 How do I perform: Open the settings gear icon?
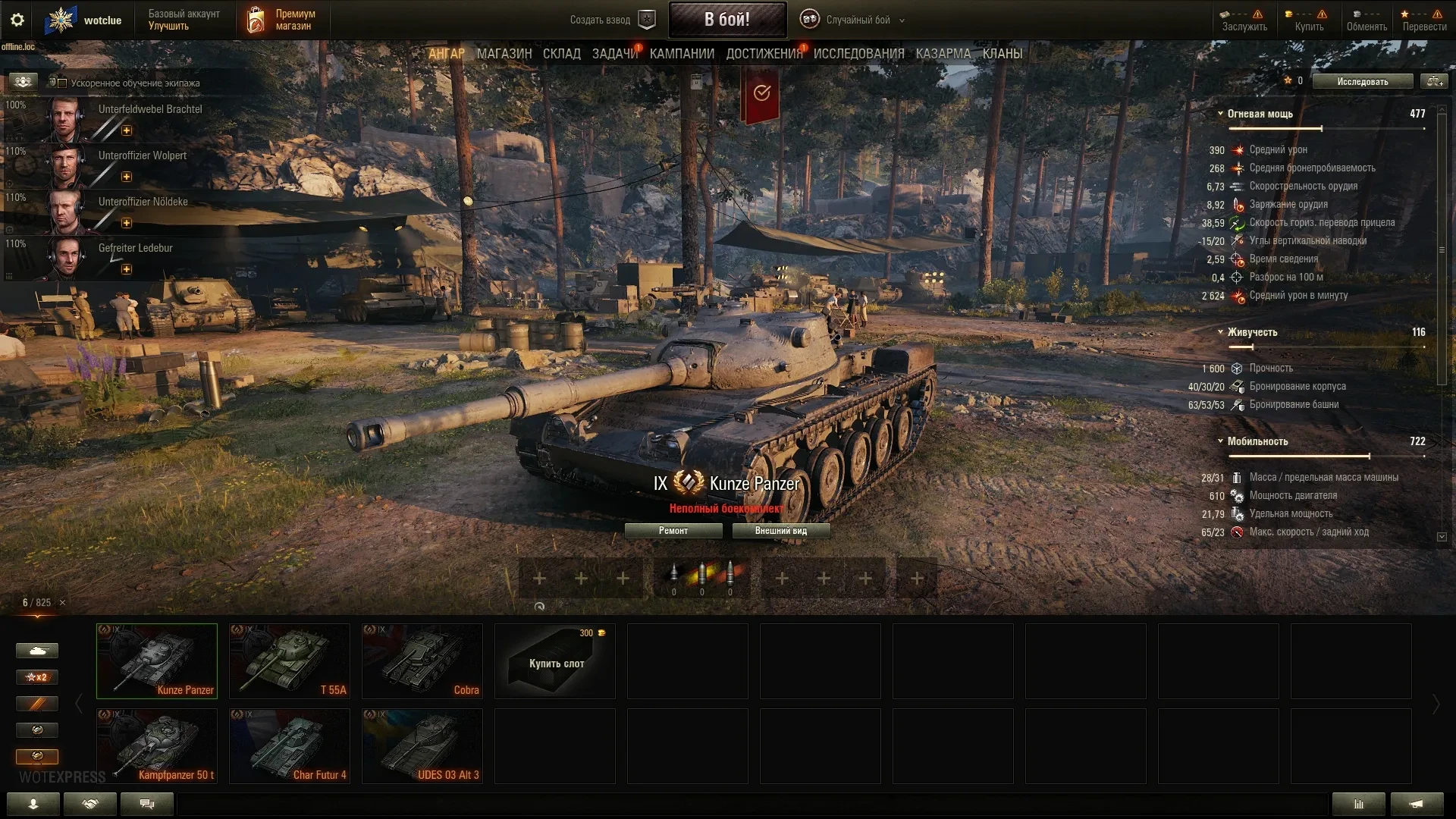[17, 20]
